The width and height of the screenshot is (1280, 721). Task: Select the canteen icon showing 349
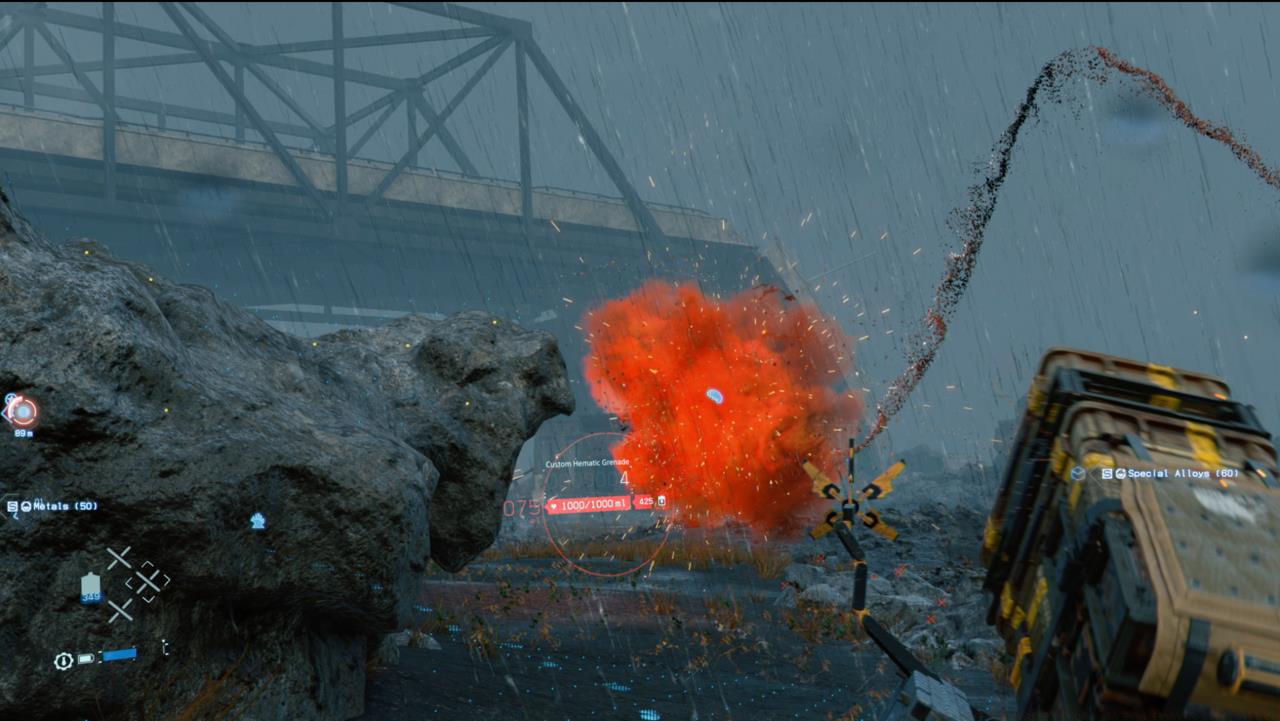90,587
